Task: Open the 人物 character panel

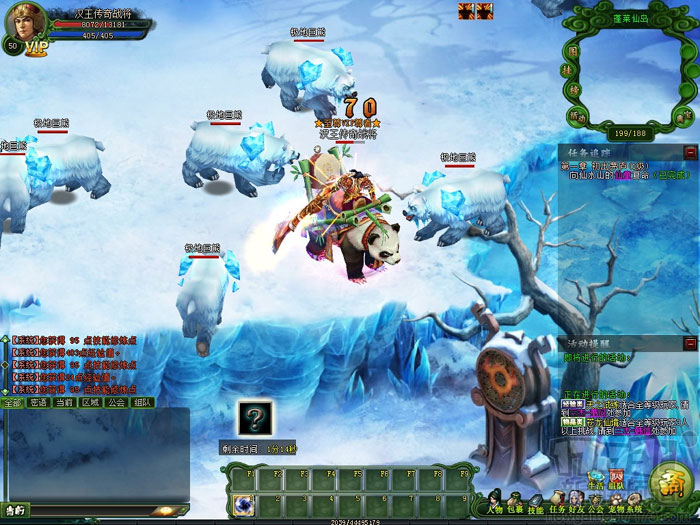Action: [x=497, y=502]
